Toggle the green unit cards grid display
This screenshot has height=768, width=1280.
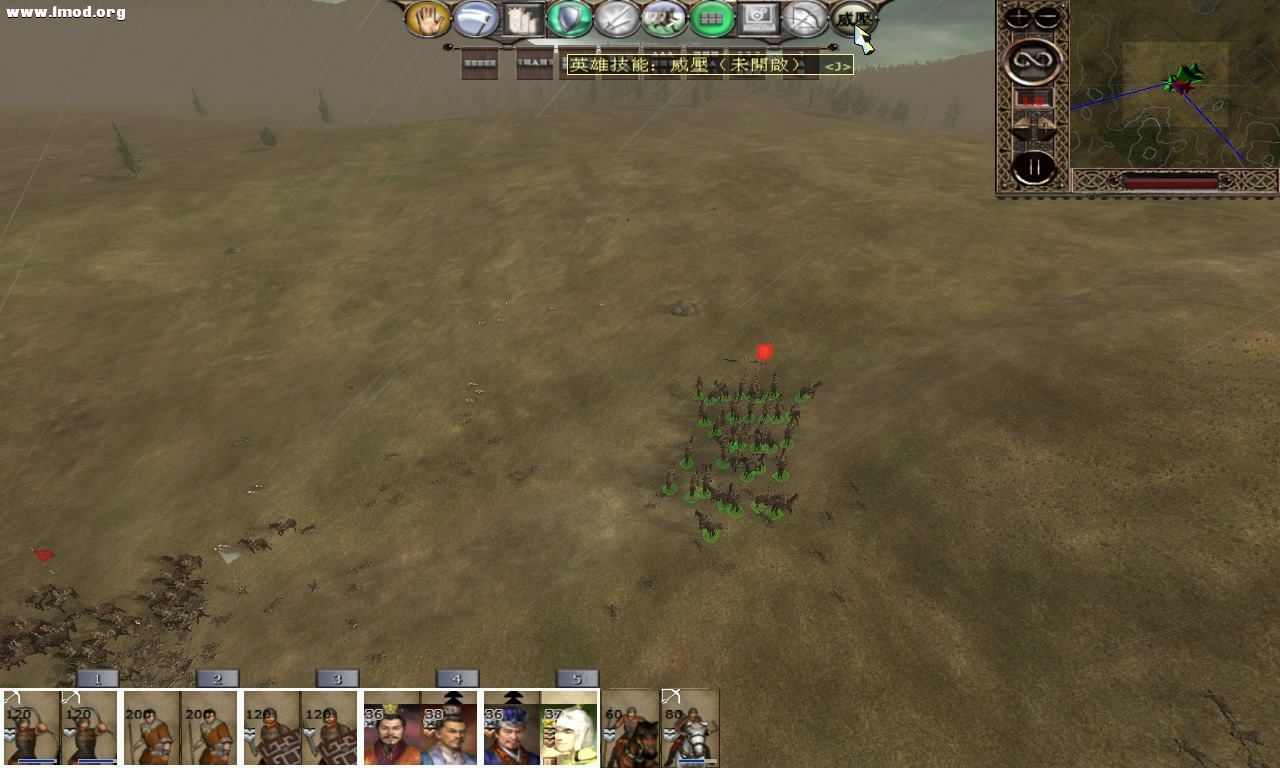712,18
